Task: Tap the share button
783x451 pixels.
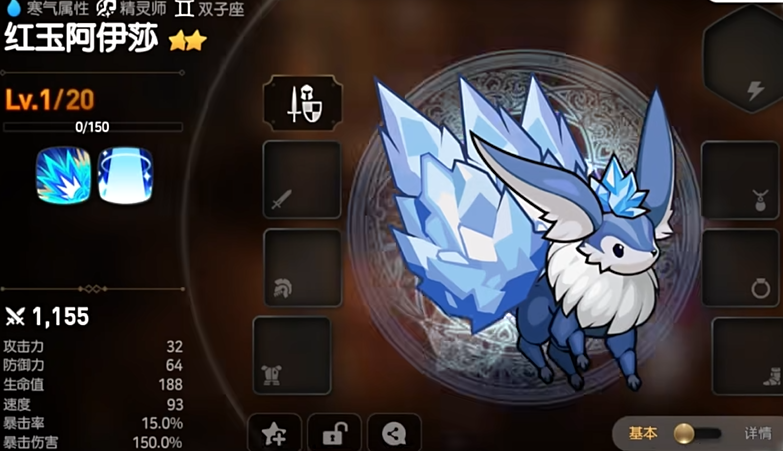Action: 394,433
